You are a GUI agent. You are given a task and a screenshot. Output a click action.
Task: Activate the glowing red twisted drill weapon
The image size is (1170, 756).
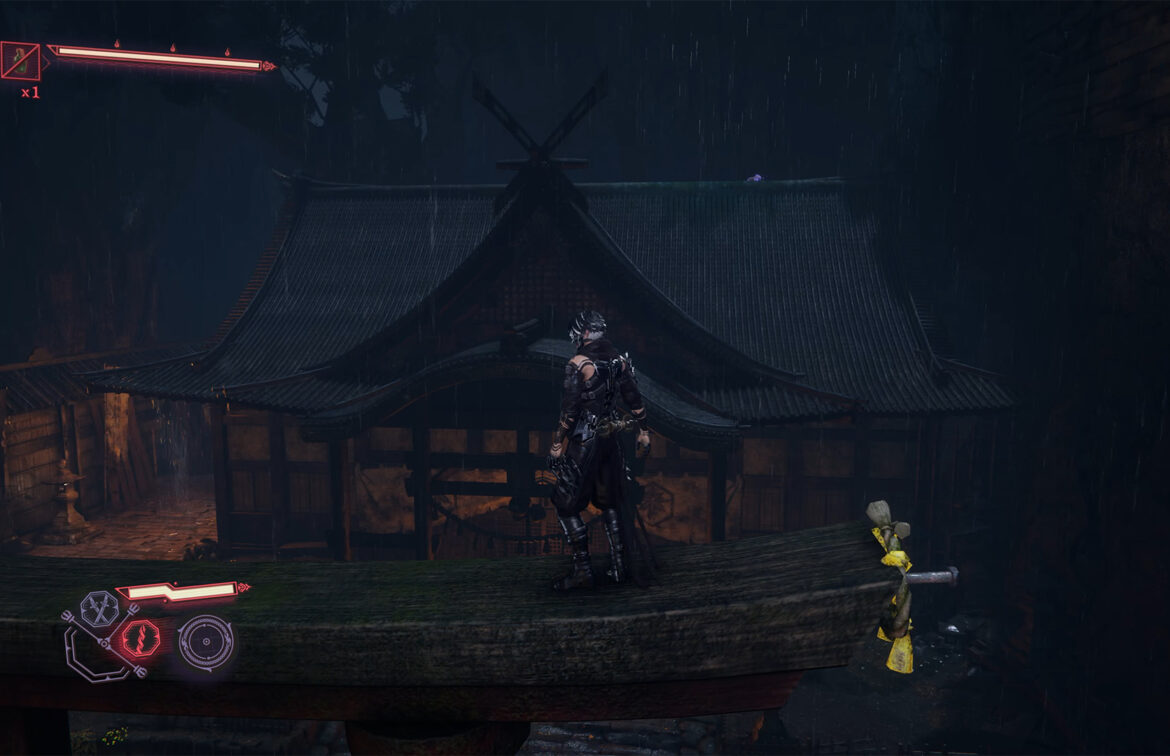pos(140,638)
